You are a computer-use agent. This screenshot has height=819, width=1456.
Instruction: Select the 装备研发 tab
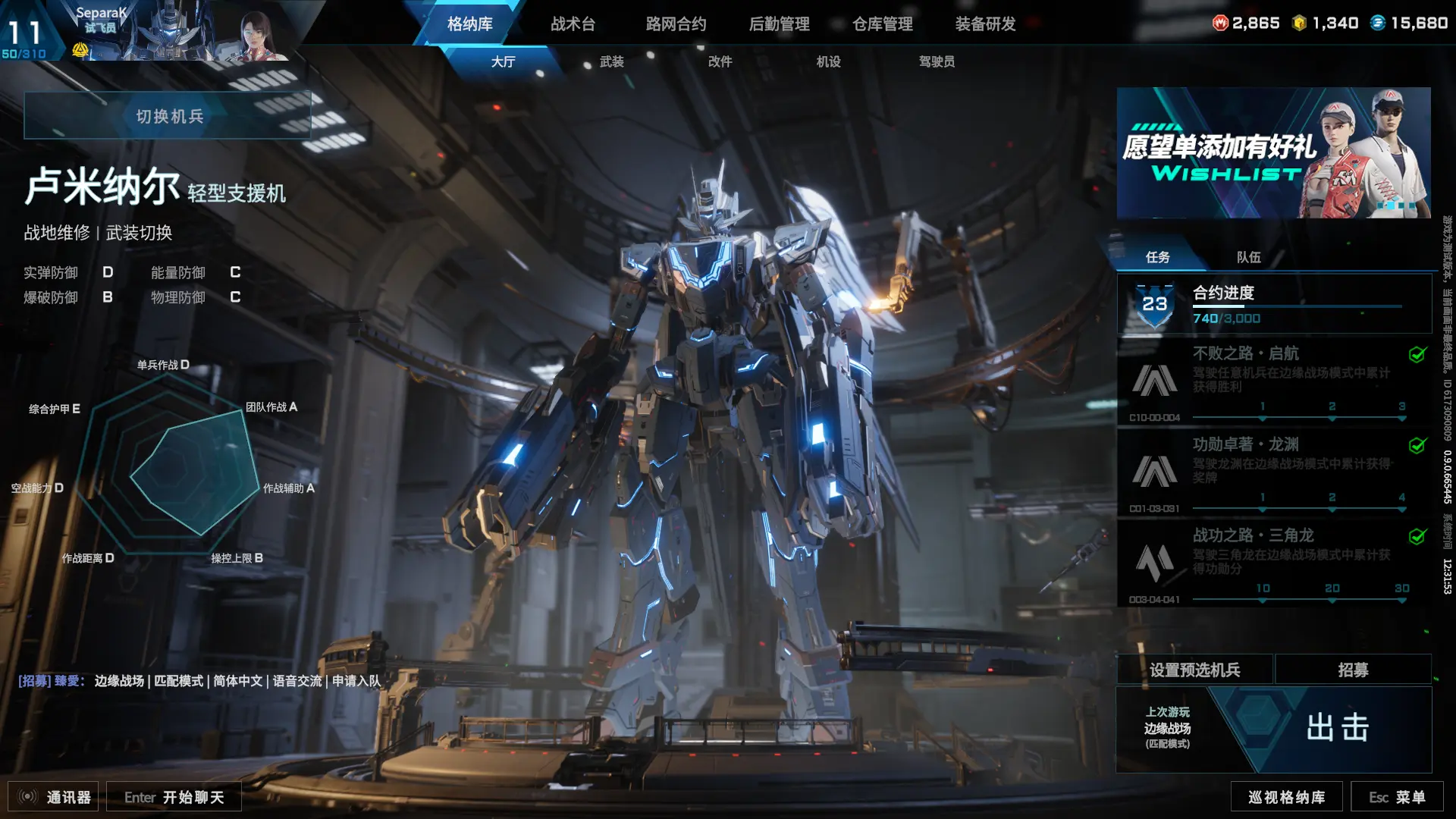pyautogui.click(x=985, y=24)
